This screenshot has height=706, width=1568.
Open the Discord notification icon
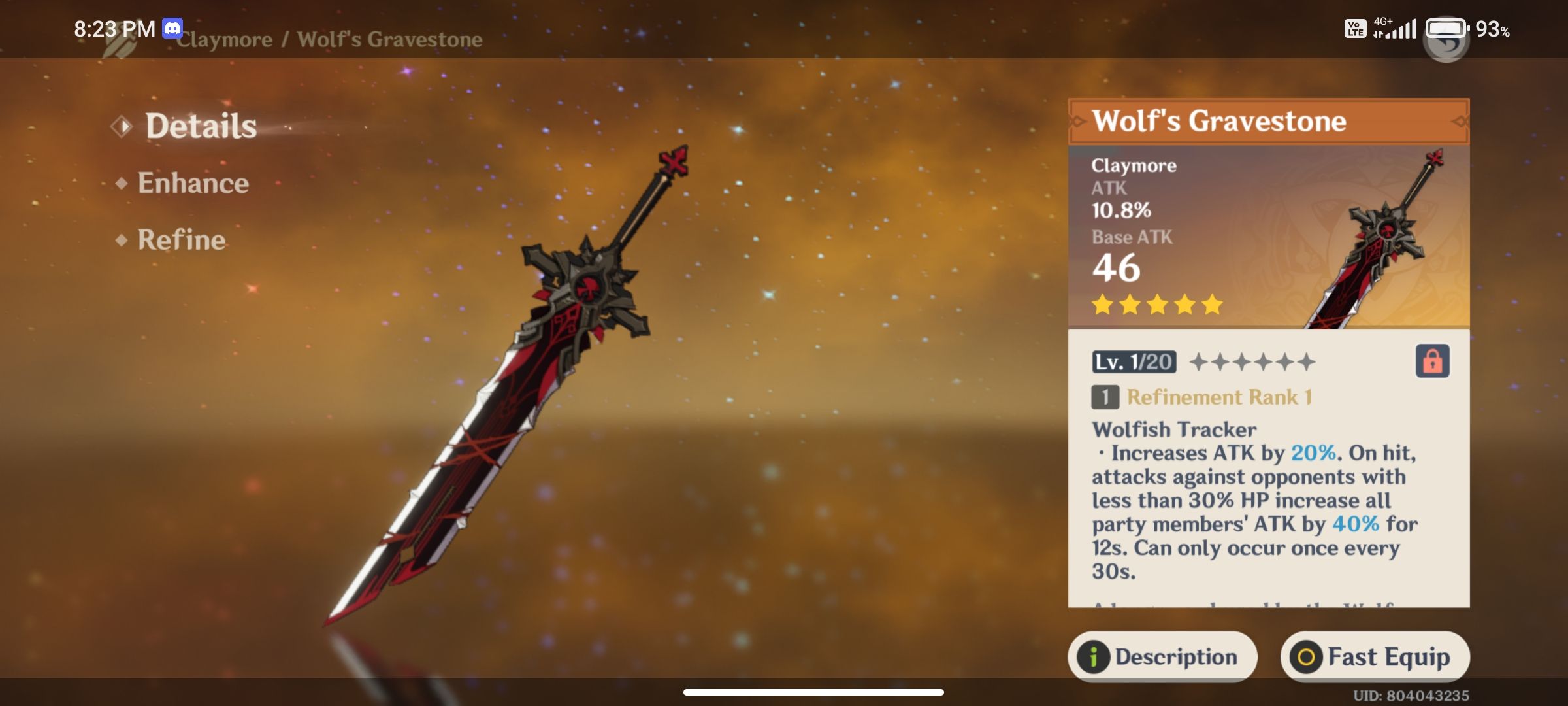[172, 28]
